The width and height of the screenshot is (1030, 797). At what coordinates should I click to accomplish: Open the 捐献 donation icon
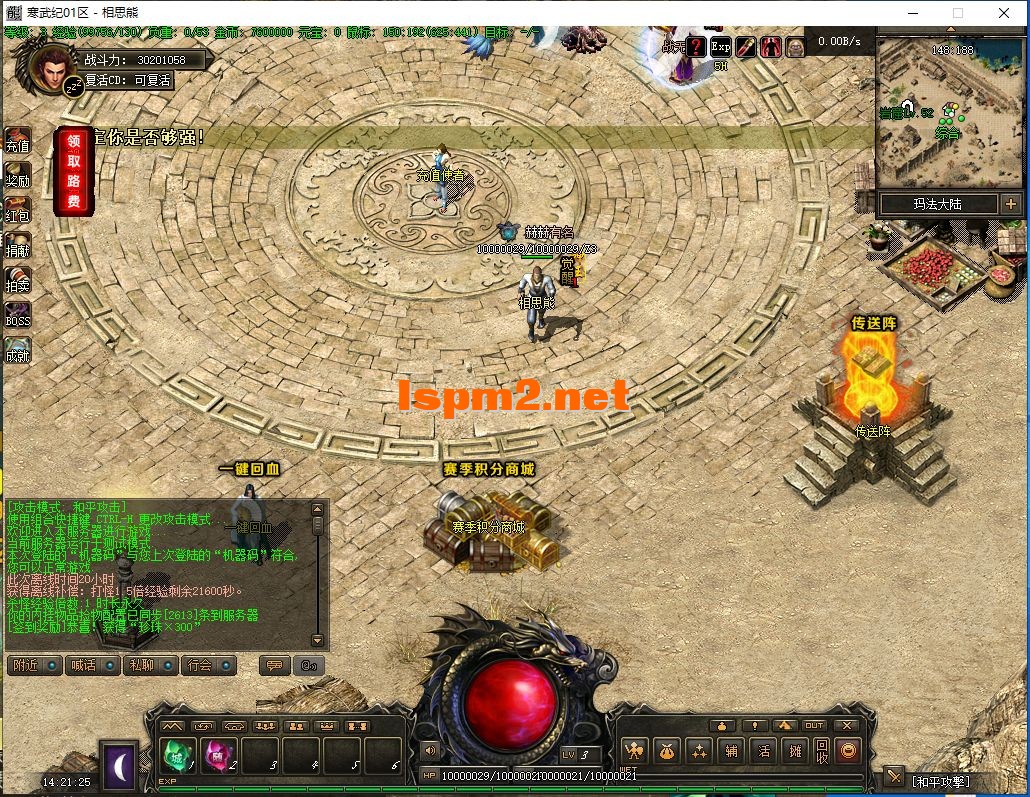coord(18,246)
